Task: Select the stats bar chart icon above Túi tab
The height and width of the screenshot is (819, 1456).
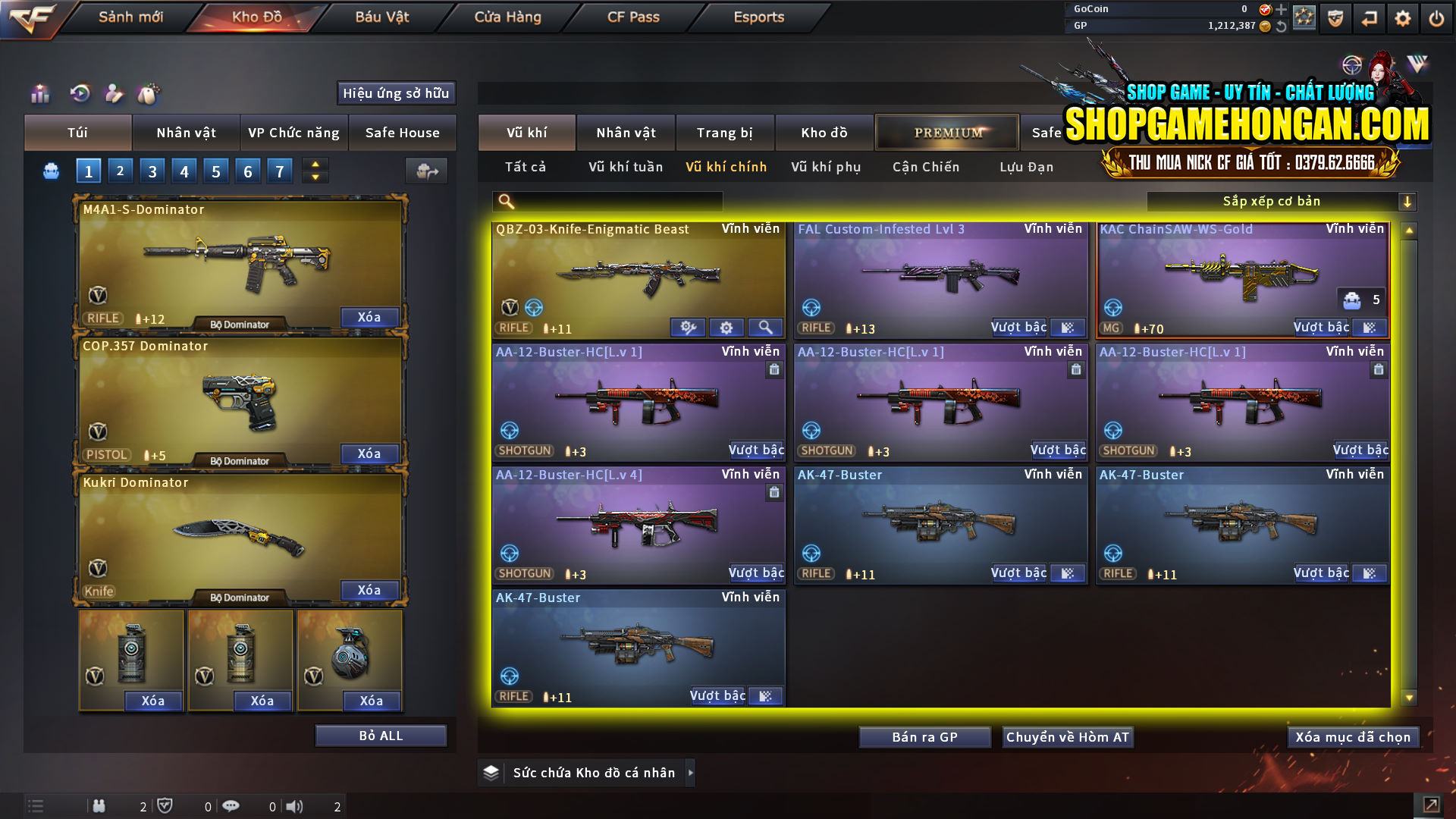Action: [39, 94]
